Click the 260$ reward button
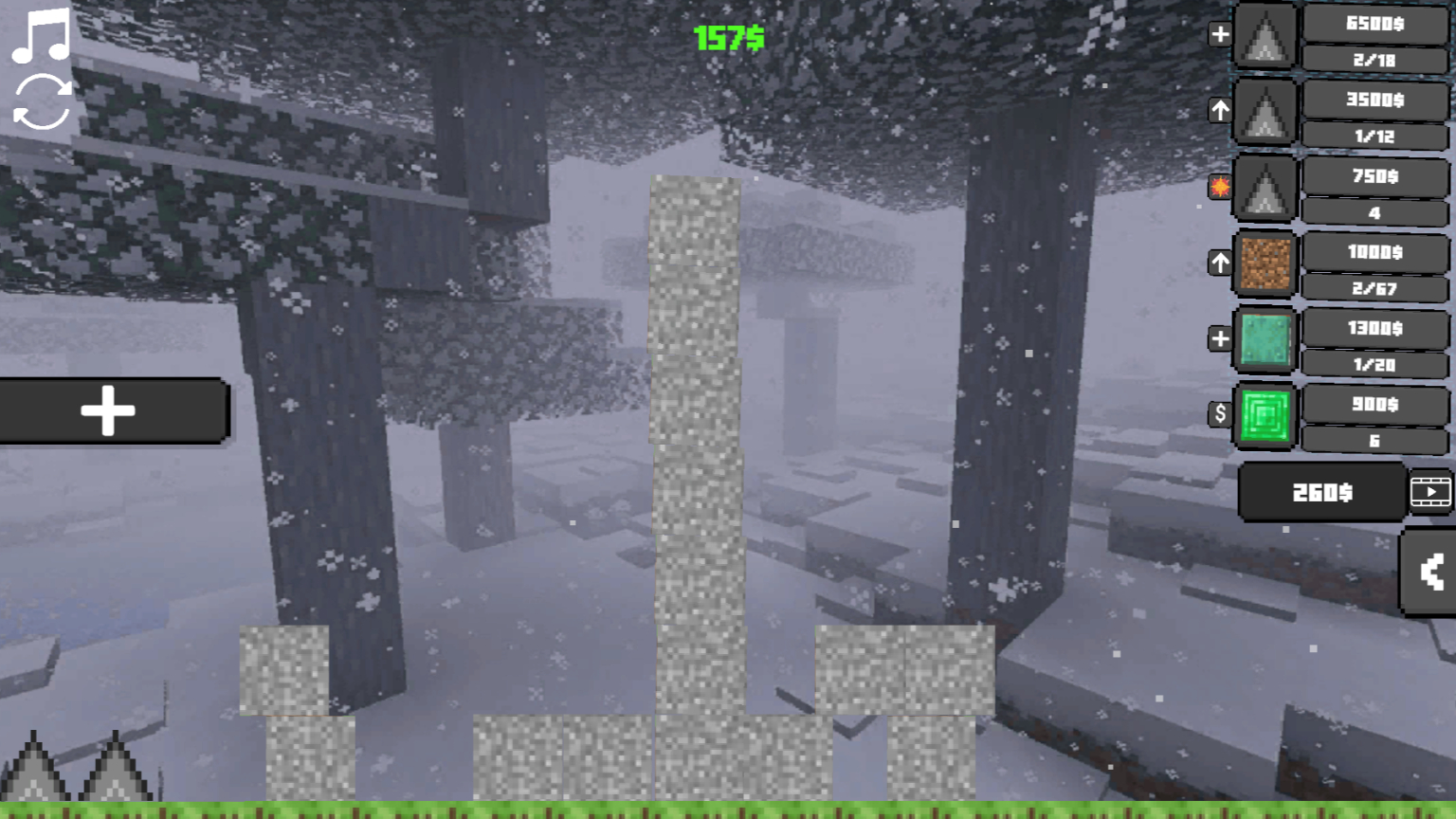This screenshot has width=1456, height=819. point(1320,492)
